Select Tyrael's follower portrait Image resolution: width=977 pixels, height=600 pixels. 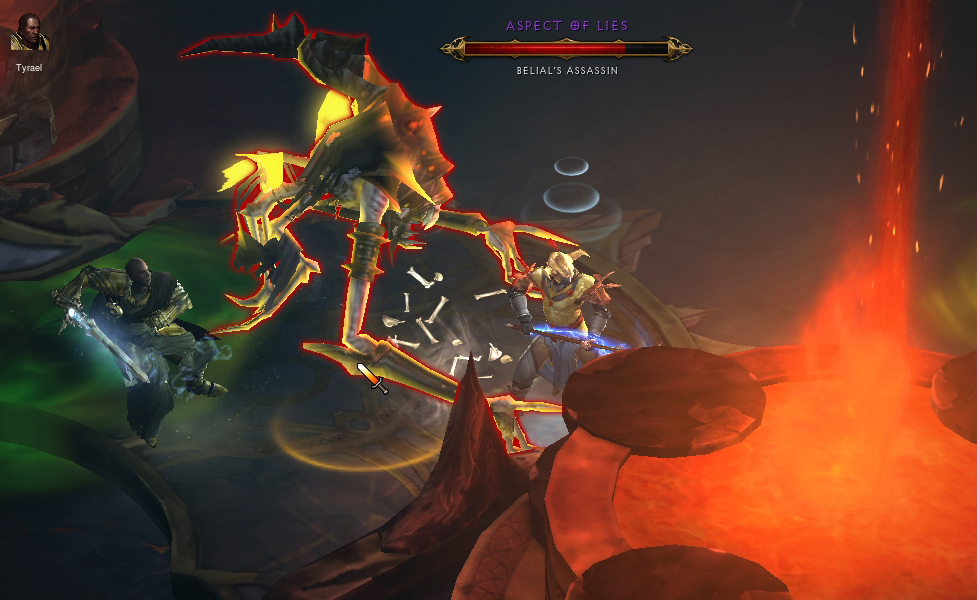tap(27, 33)
